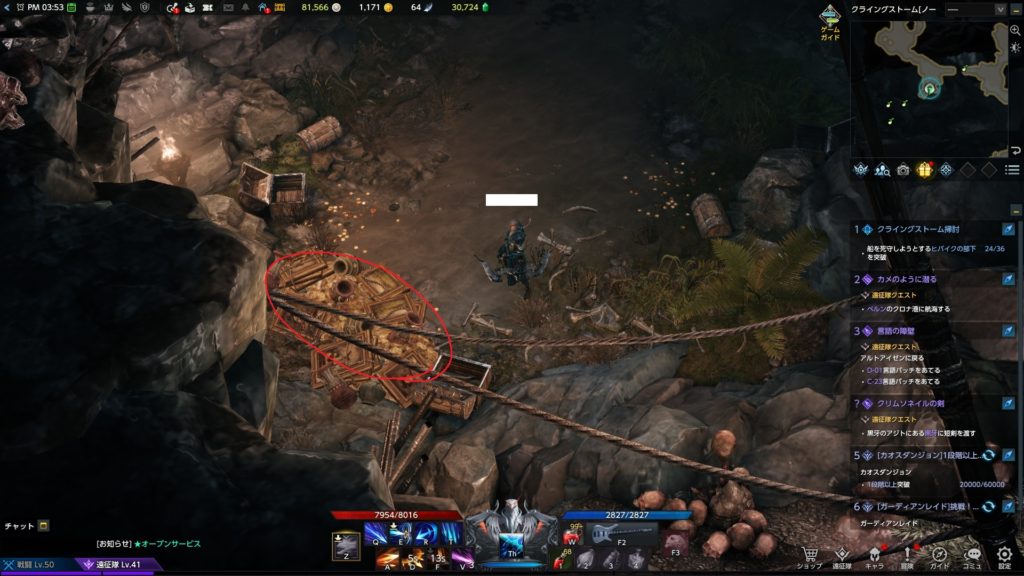Open the Game Guide icon
1024x576 pixels.
[x=830, y=22]
